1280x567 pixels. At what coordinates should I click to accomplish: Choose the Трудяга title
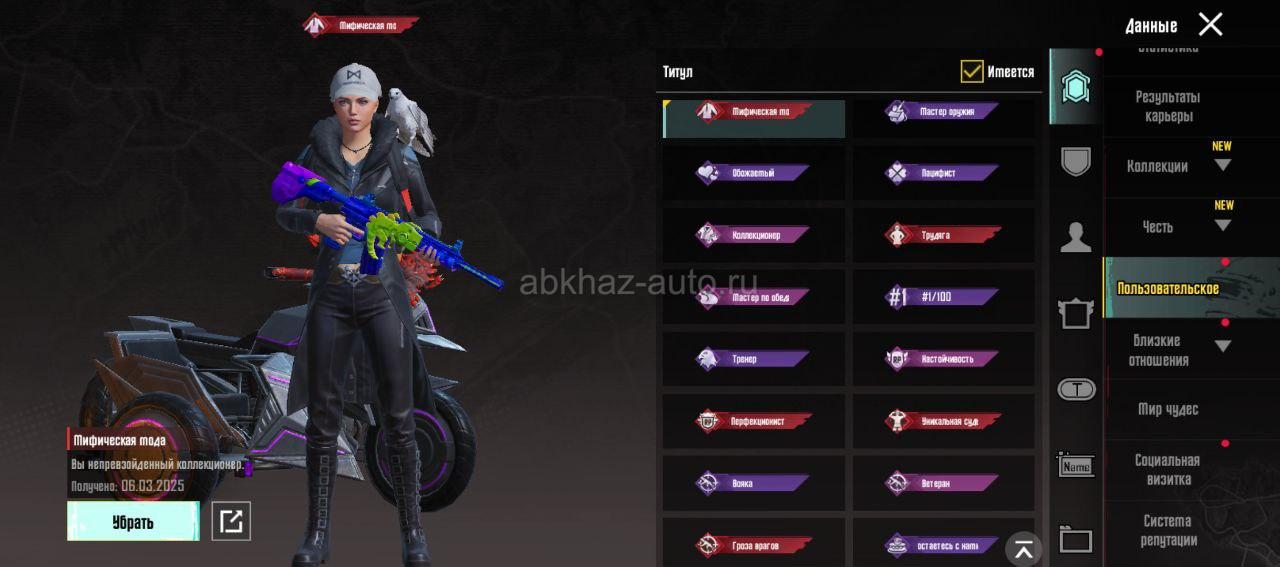(943, 235)
